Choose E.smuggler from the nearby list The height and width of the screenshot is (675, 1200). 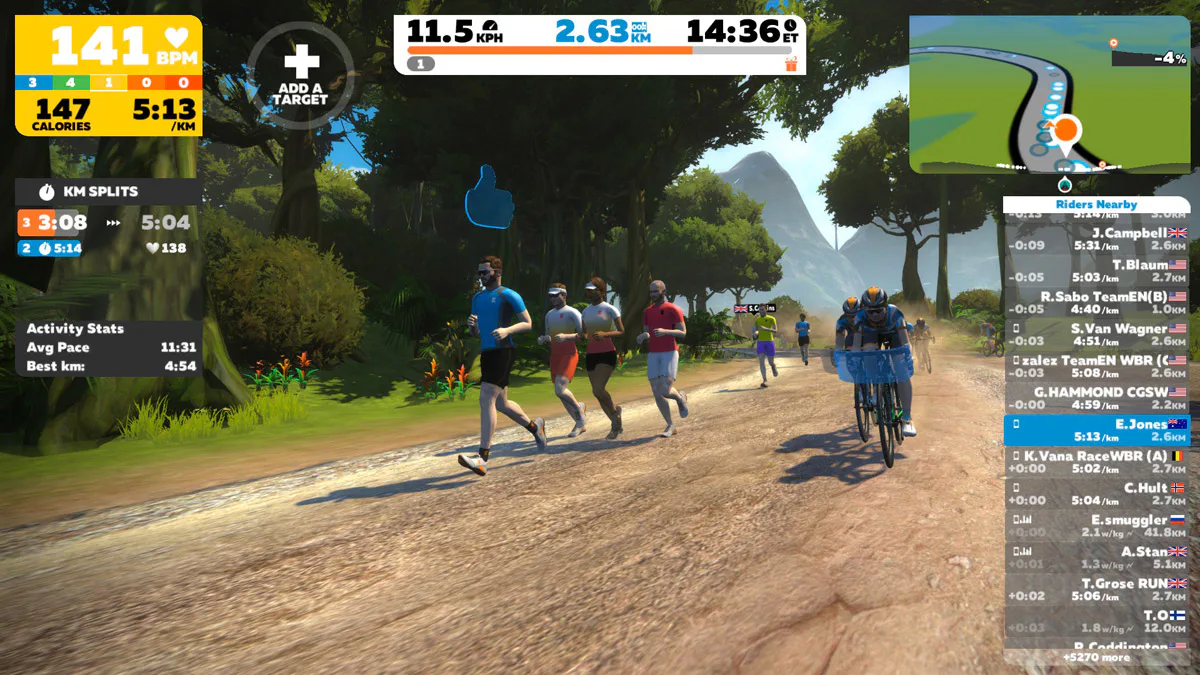pyautogui.click(x=1097, y=526)
